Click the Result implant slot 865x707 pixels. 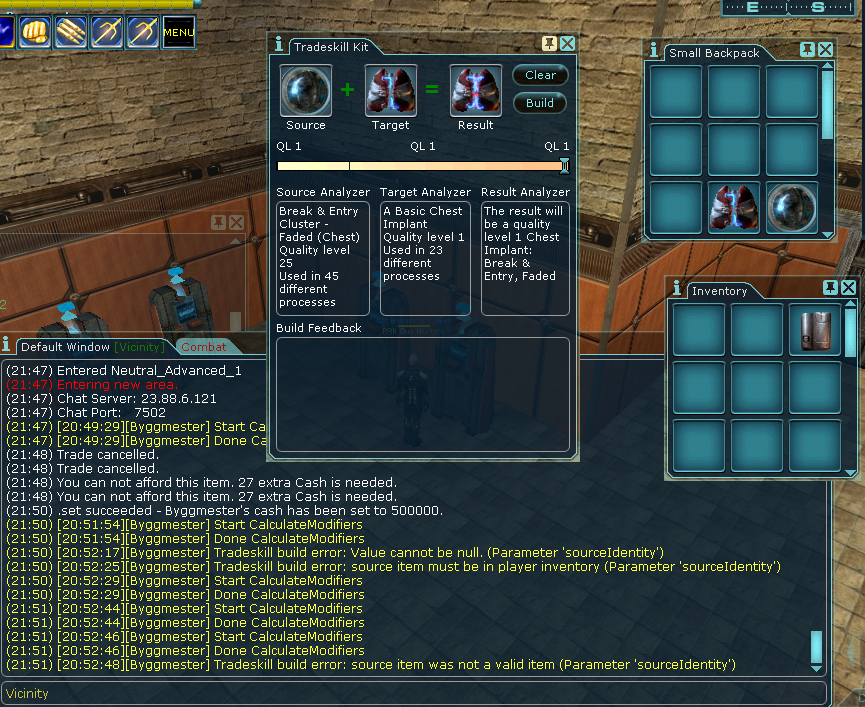click(x=476, y=90)
